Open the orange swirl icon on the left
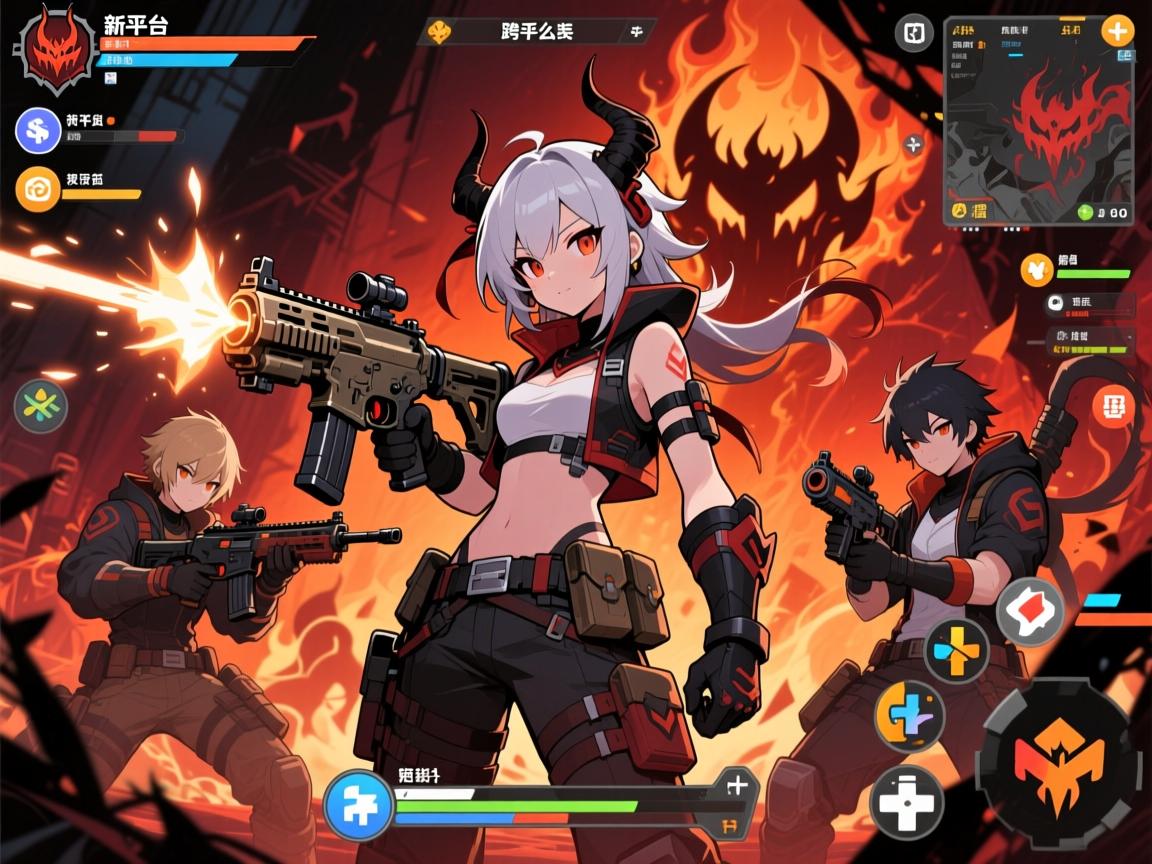The width and height of the screenshot is (1152, 864). click(39, 188)
